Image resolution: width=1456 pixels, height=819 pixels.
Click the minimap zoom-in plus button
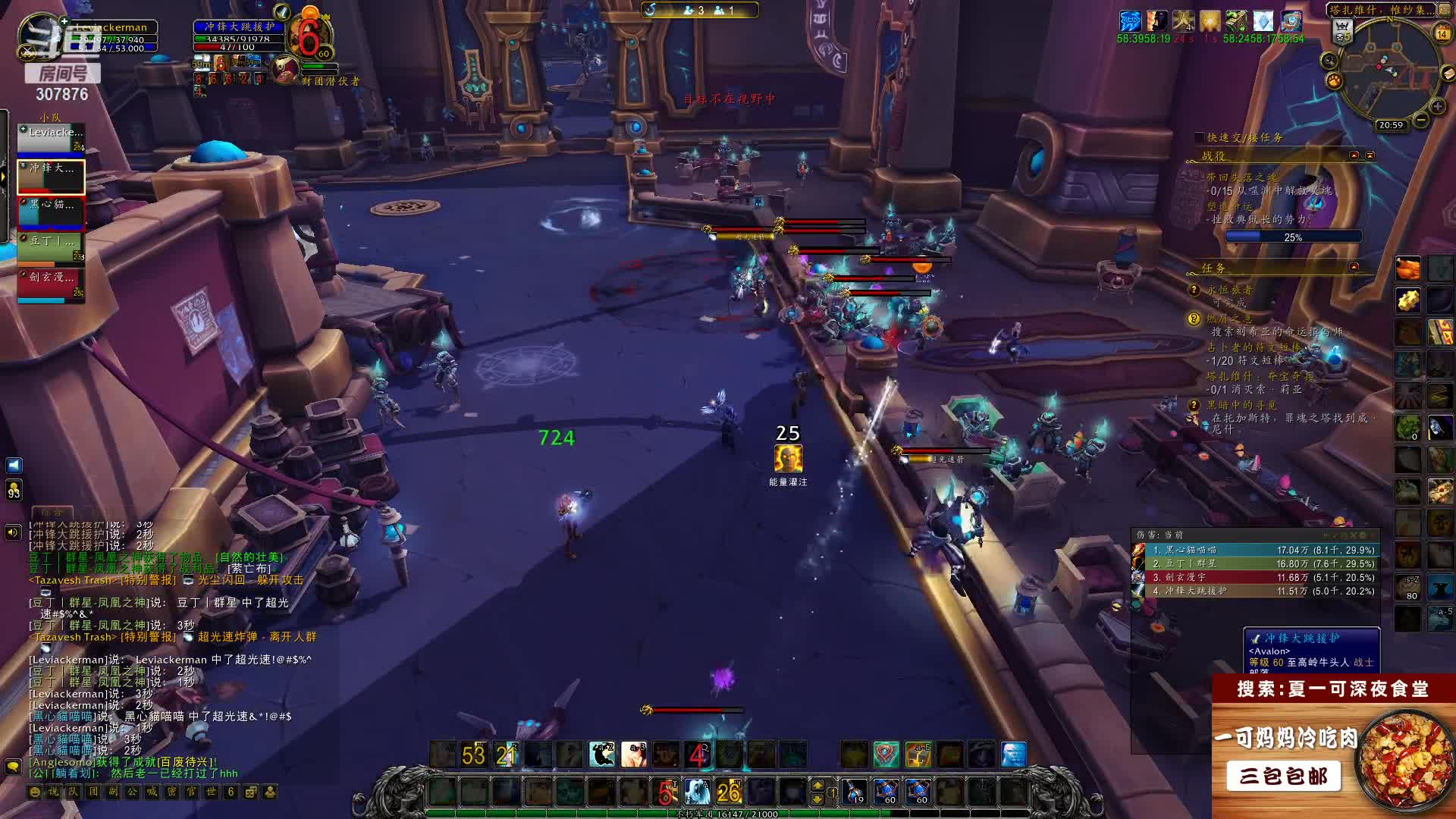[1437, 107]
